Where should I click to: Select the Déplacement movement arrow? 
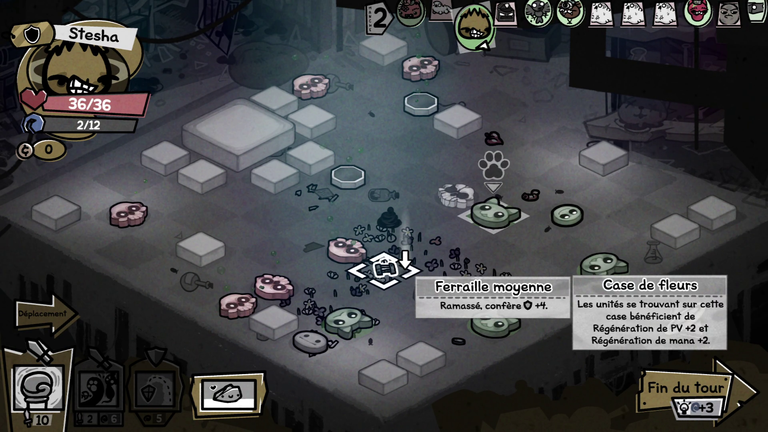pos(44,315)
